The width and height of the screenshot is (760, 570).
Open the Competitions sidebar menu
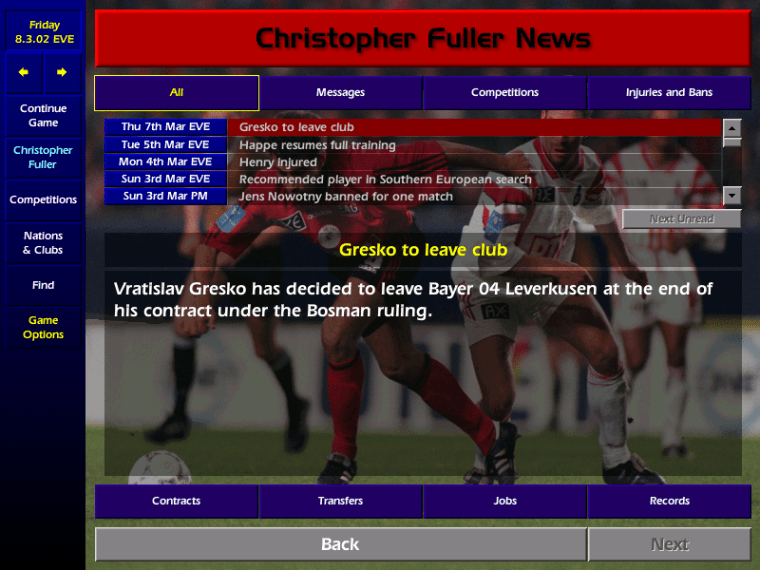click(43, 200)
